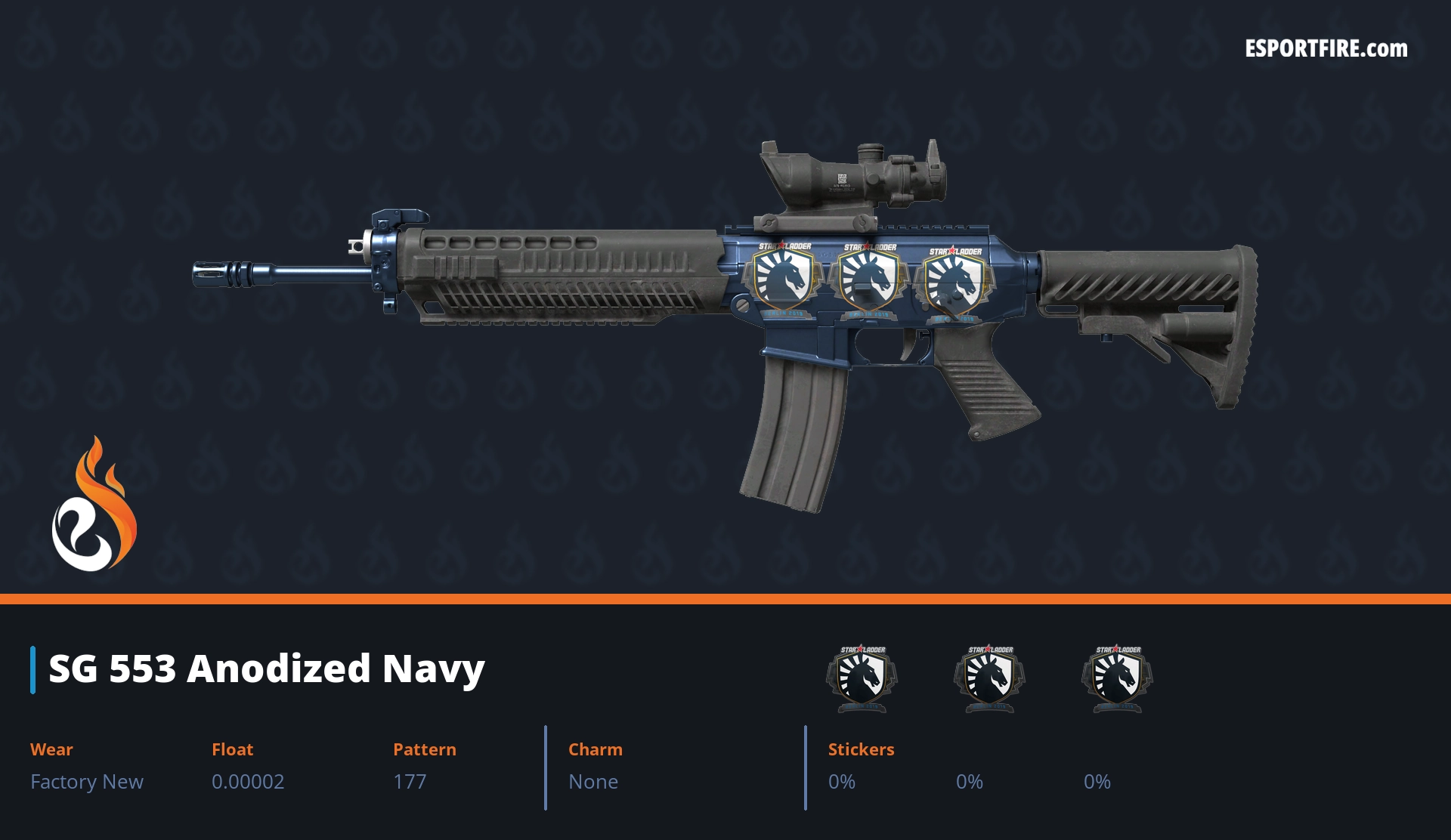Click the Esportfire flame logo
The image size is (1451, 840).
[94, 506]
